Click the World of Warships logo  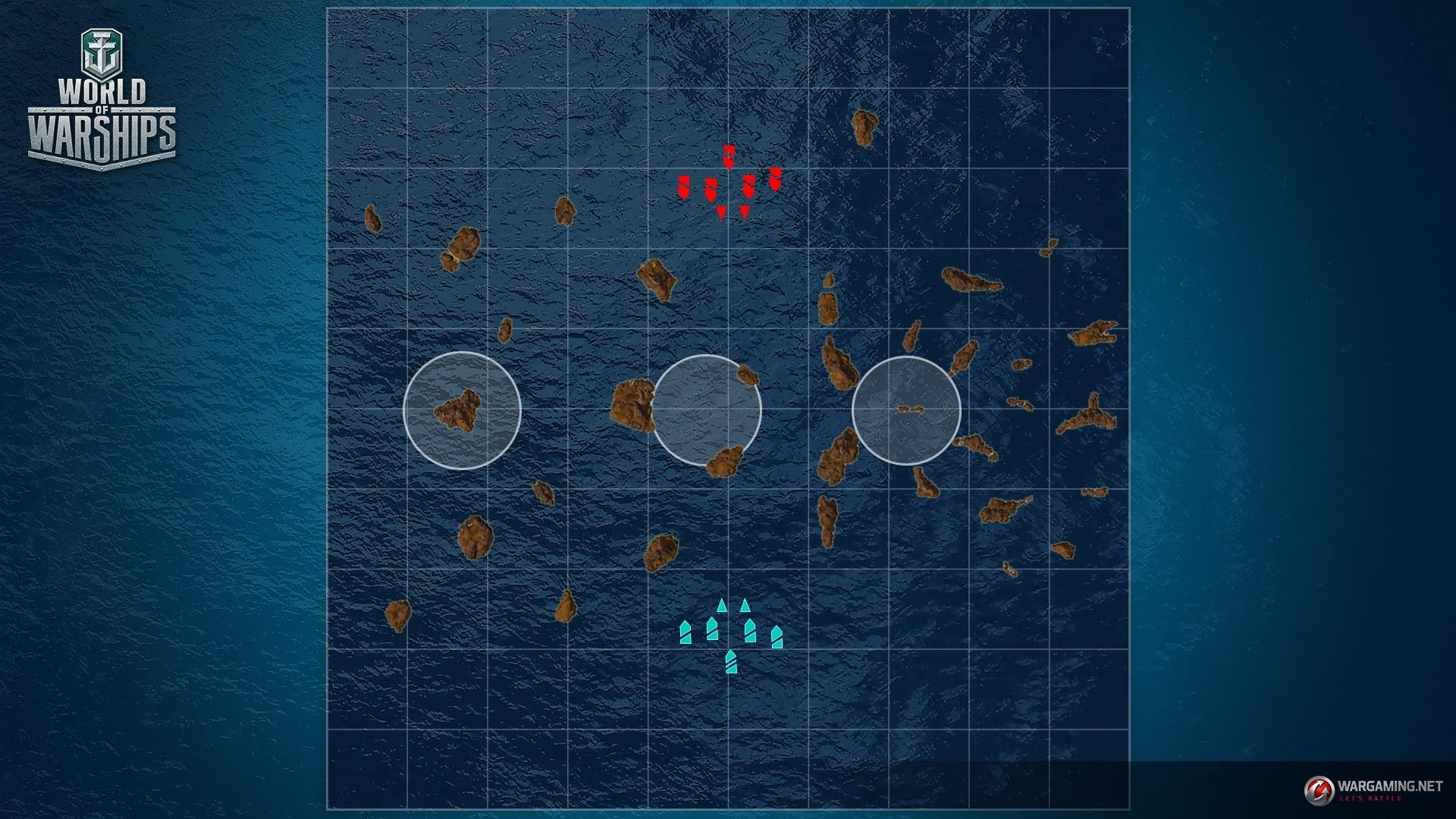(x=102, y=100)
